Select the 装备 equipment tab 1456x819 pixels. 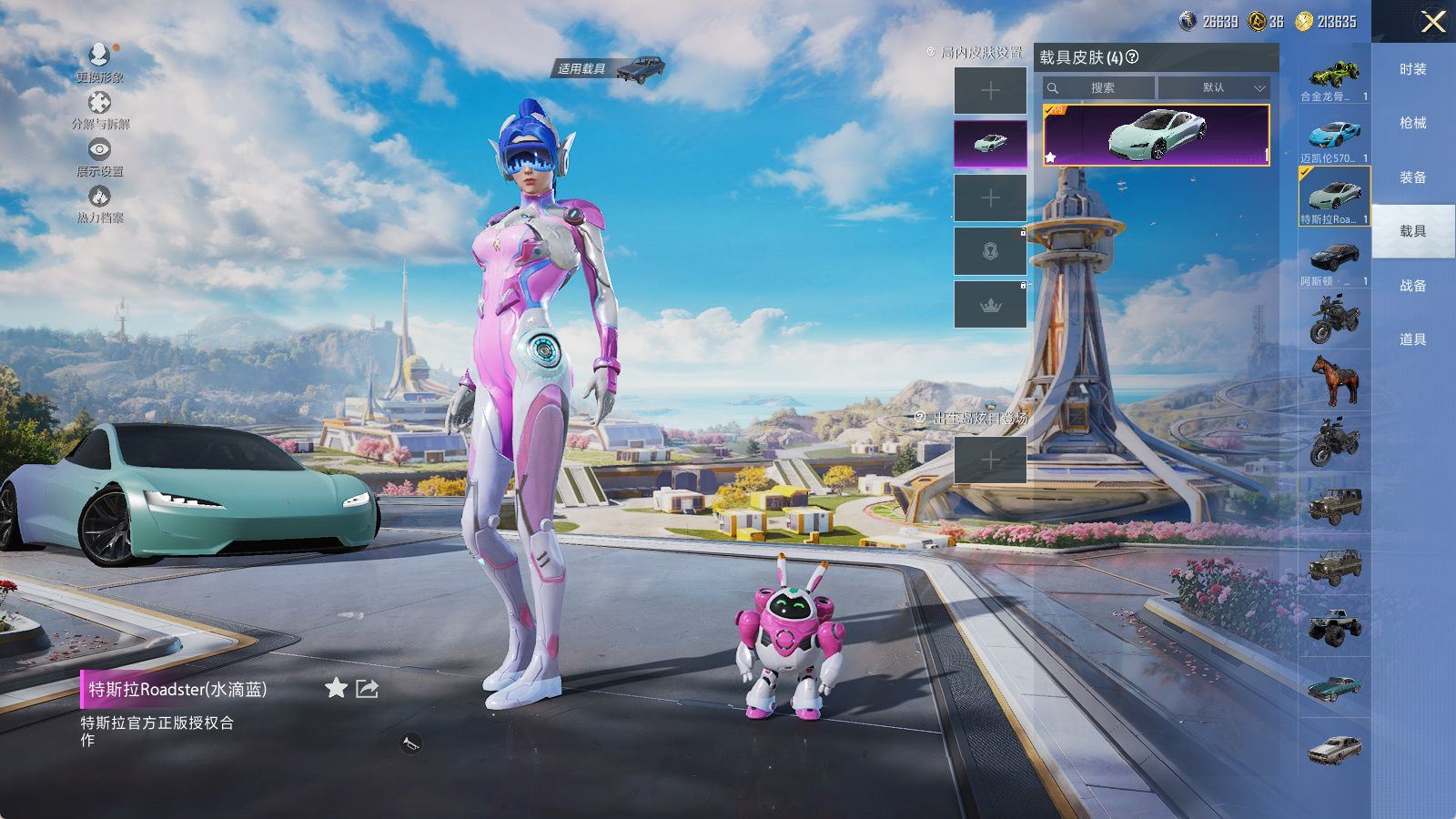pos(1412,177)
